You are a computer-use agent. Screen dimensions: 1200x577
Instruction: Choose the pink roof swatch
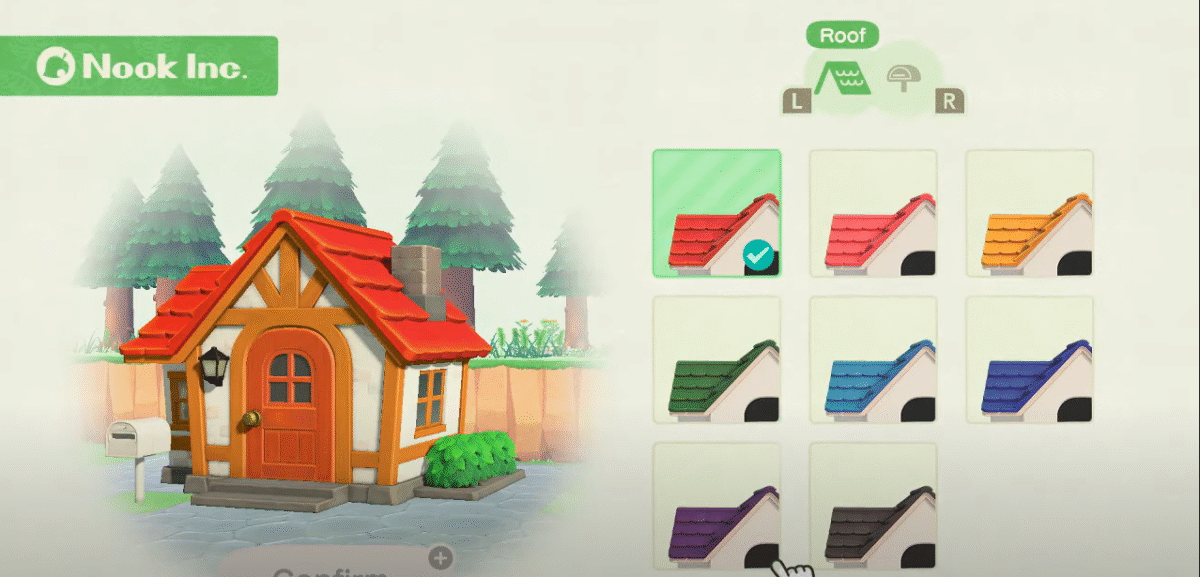(873, 213)
